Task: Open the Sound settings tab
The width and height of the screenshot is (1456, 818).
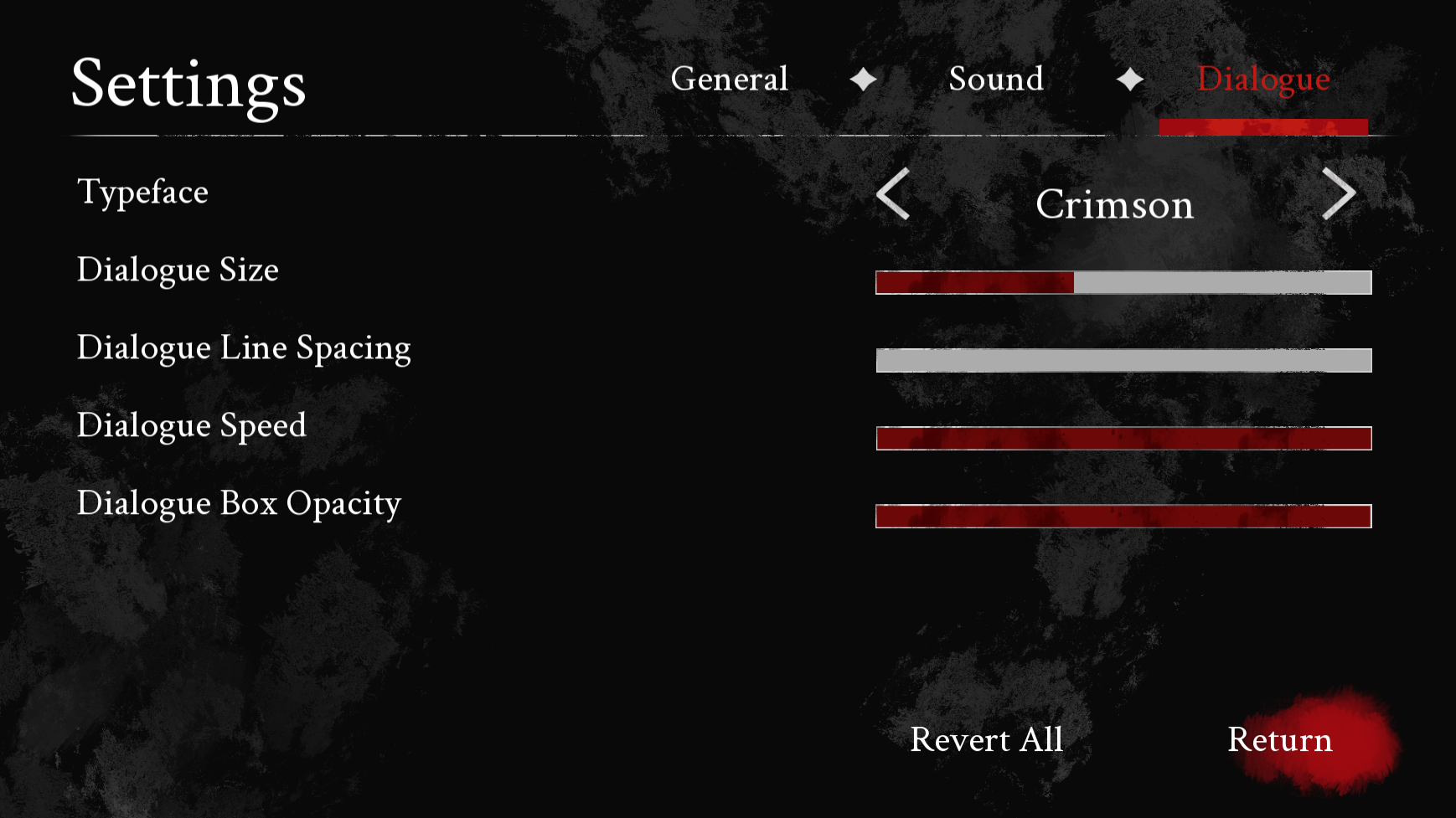Action: point(995,80)
